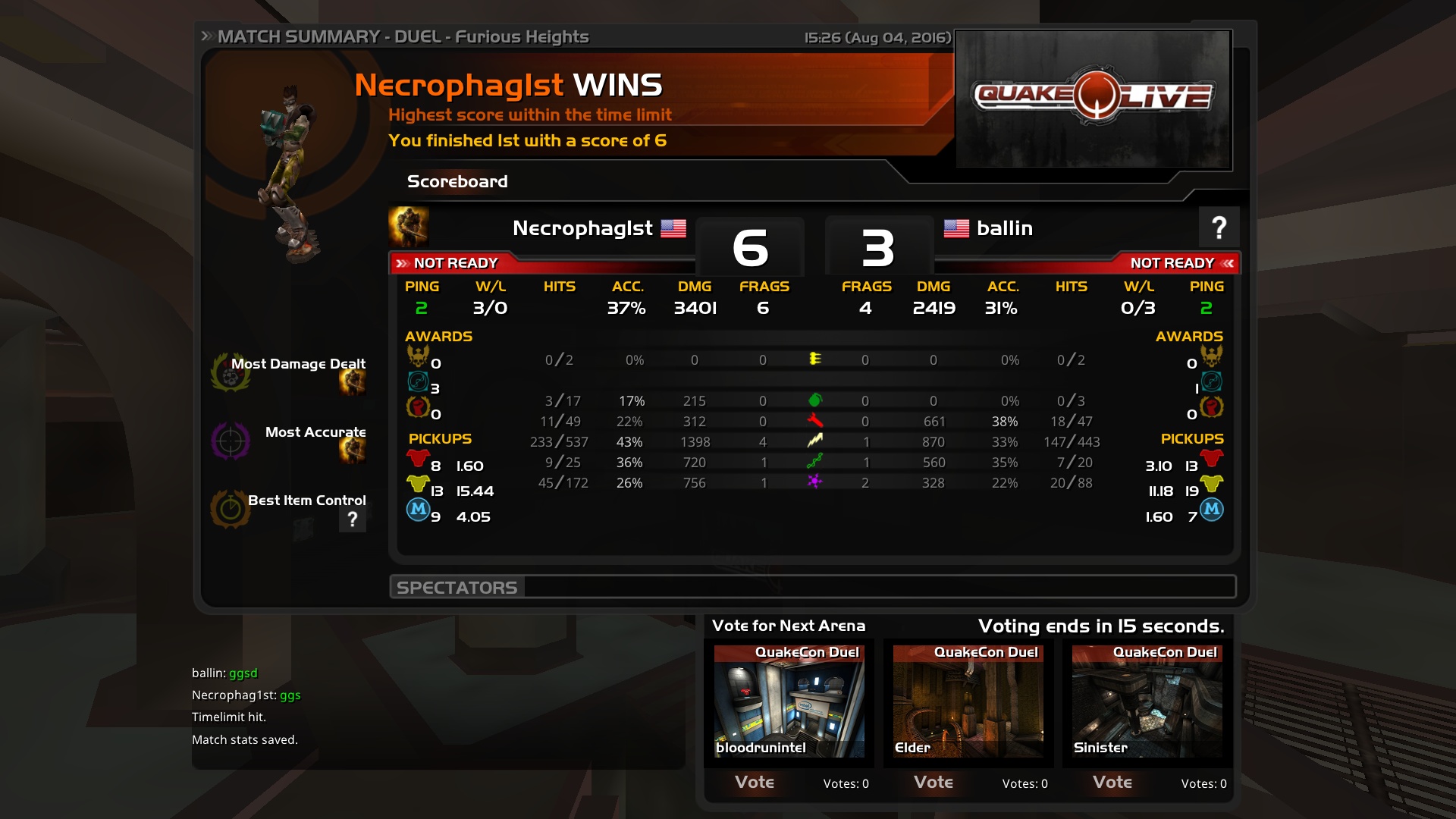Image resolution: width=1456 pixels, height=819 pixels.
Task: Click Necrophag1st's player avatar
Action: coord(409,227)
